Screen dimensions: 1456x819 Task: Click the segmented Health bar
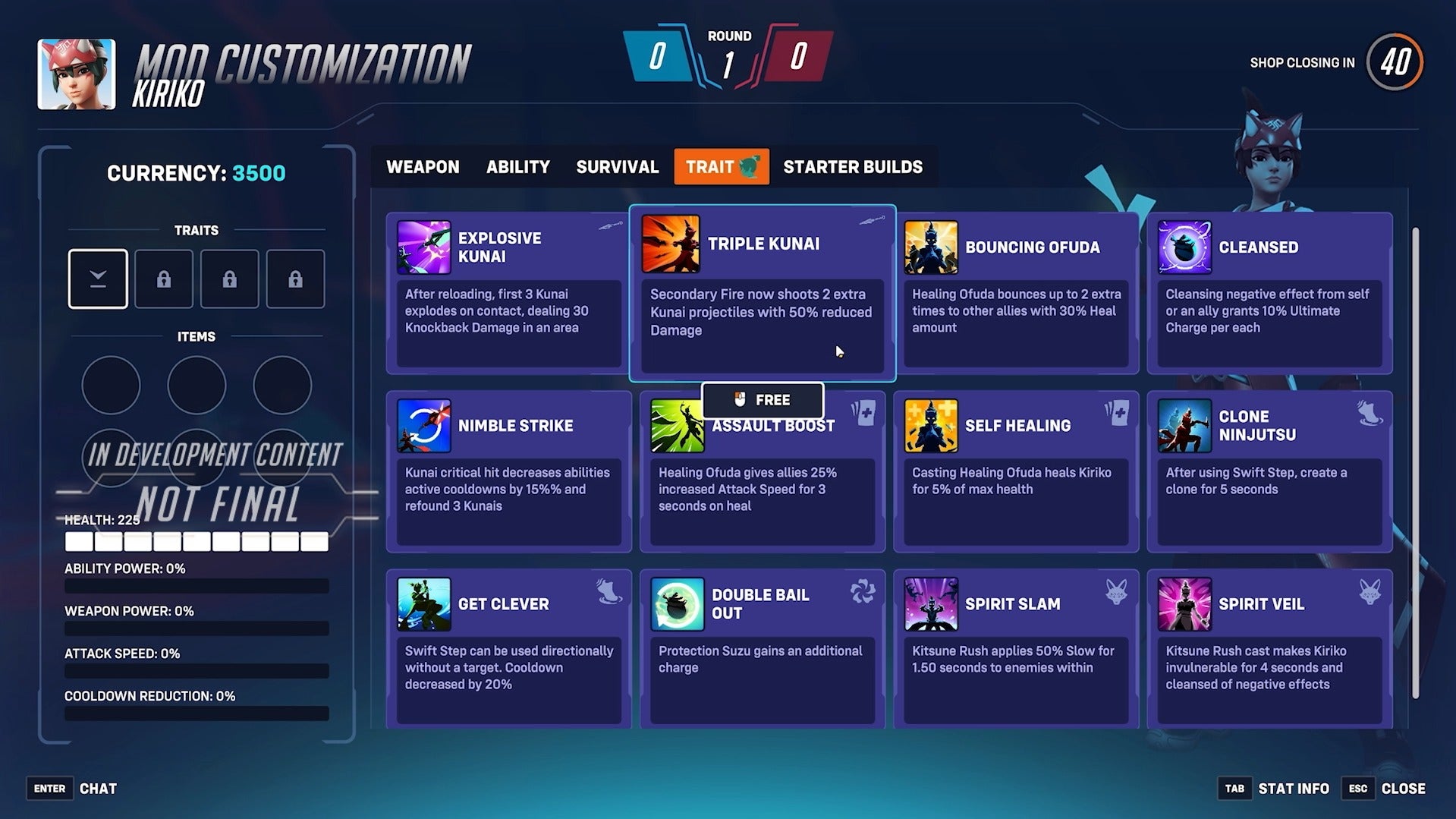coord(197,540)
